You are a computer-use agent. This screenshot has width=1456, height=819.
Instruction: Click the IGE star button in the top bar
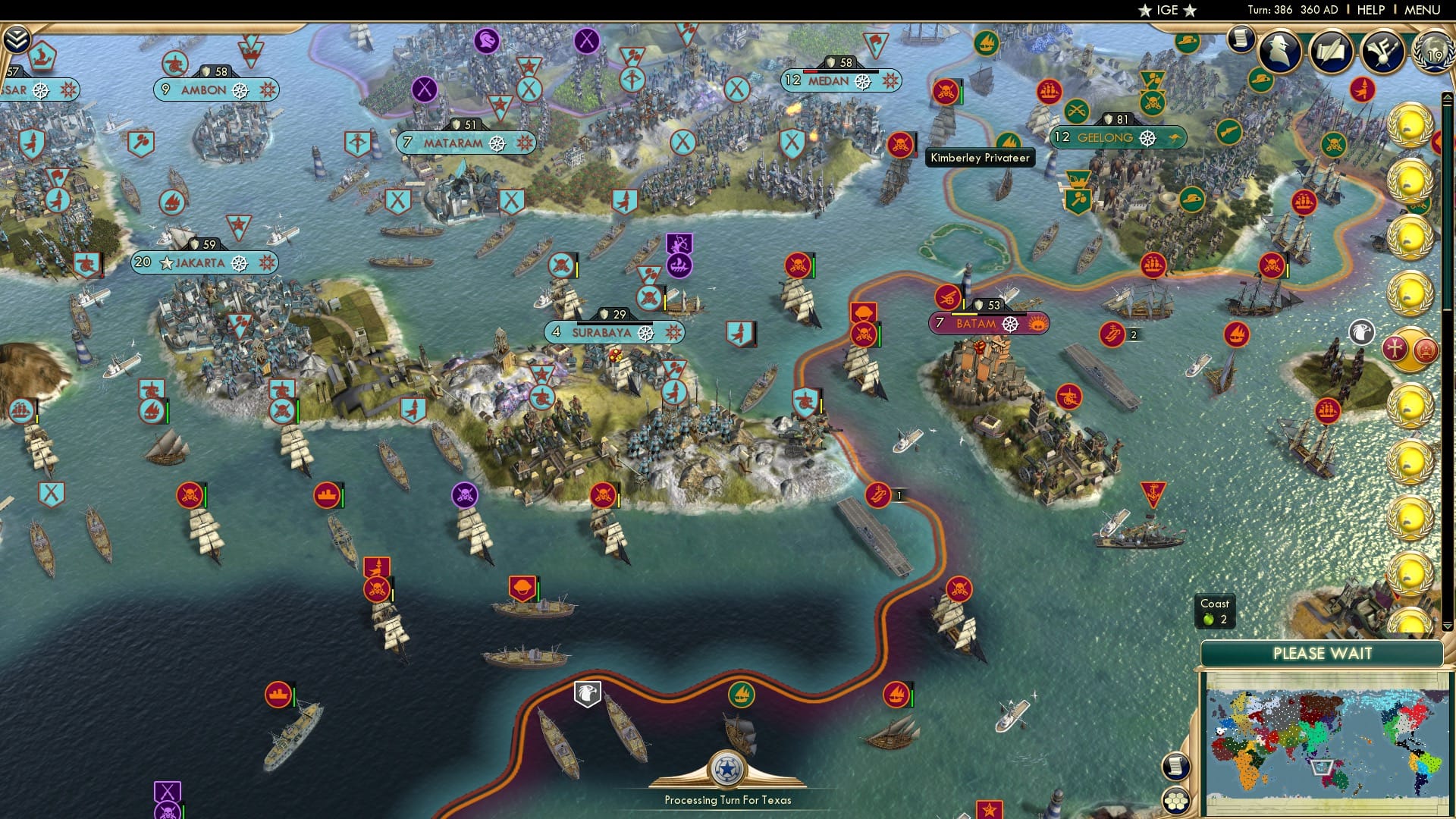1167,10
